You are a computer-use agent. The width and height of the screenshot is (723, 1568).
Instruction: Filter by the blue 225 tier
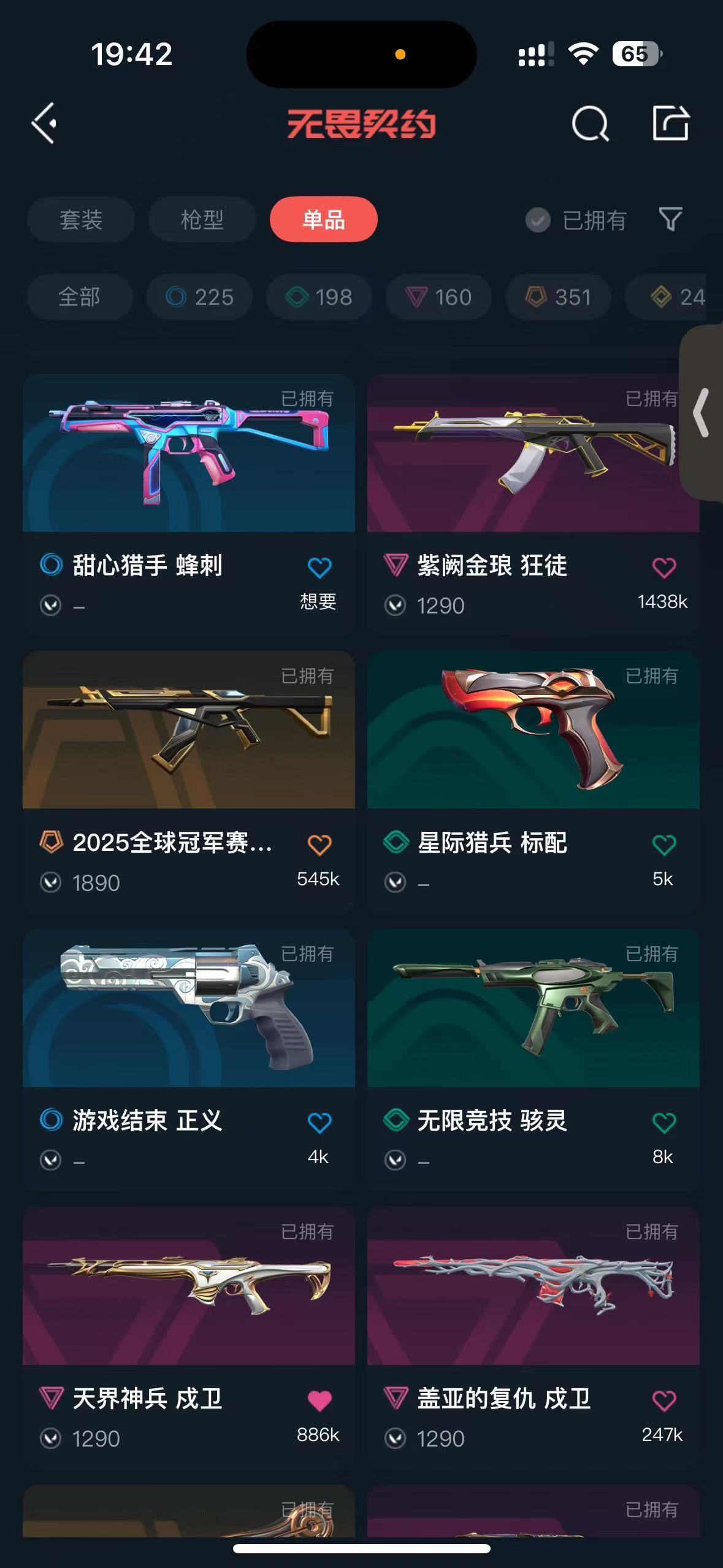point(200,298)
